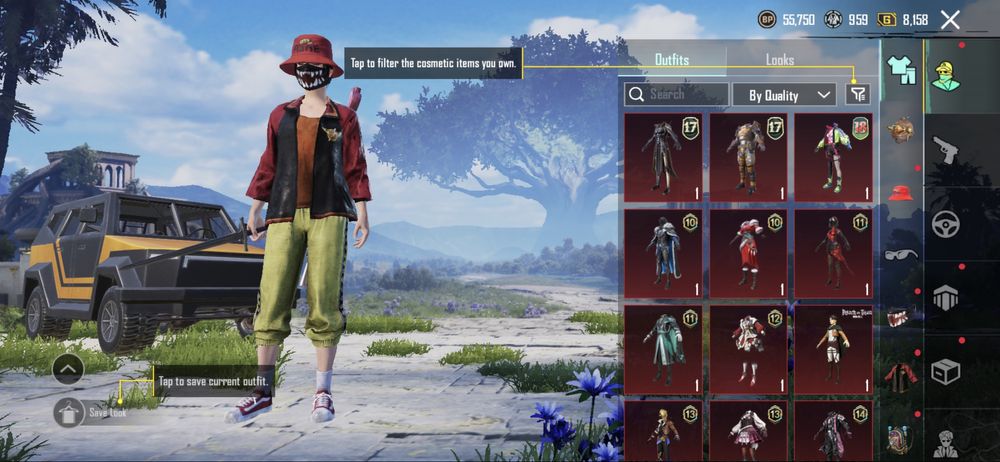Open the By Quality sort dropdown
This screenshot has width=1000, height=462.
coord(783,95)
